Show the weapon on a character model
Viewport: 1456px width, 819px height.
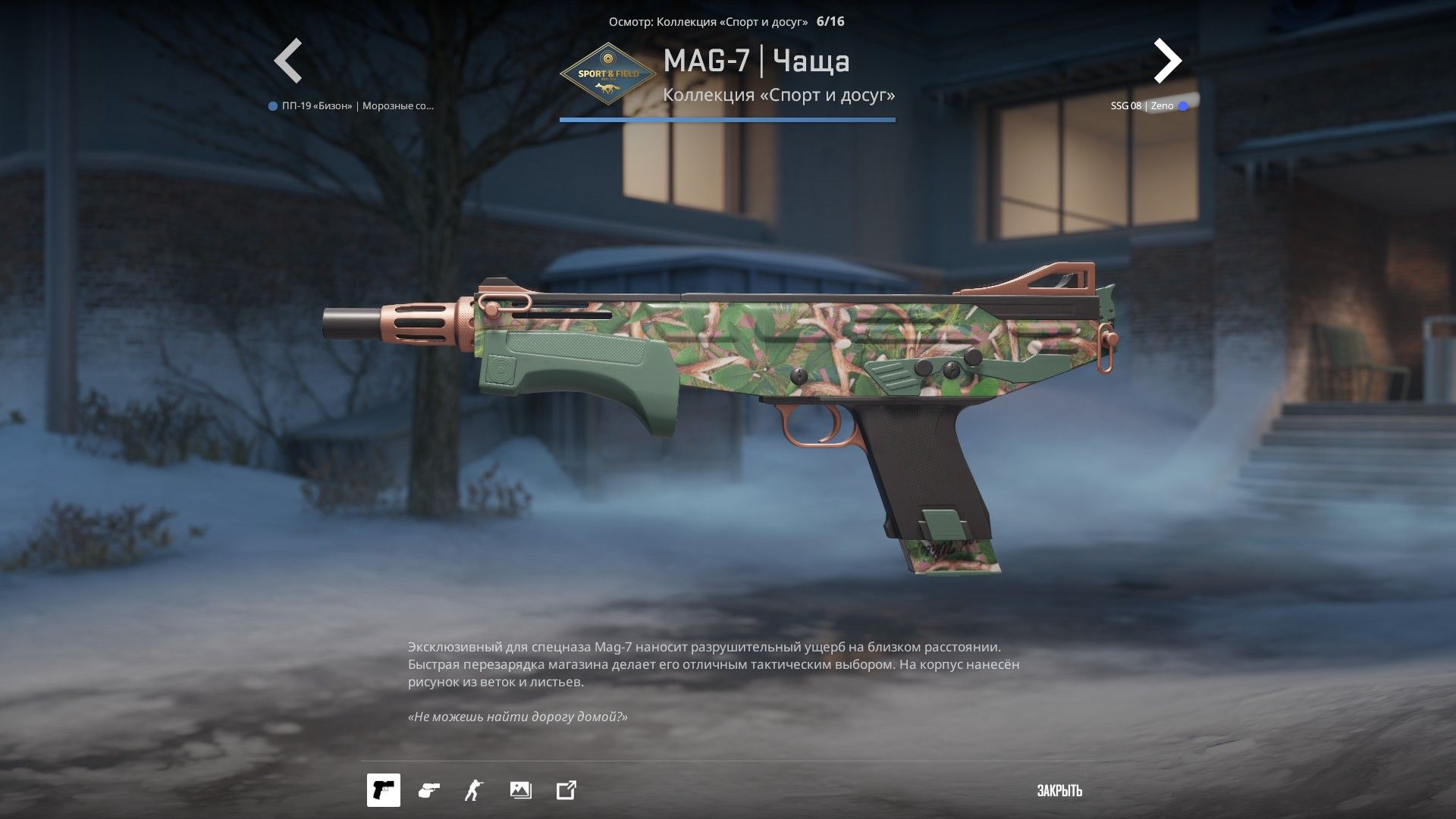[474, 790]
